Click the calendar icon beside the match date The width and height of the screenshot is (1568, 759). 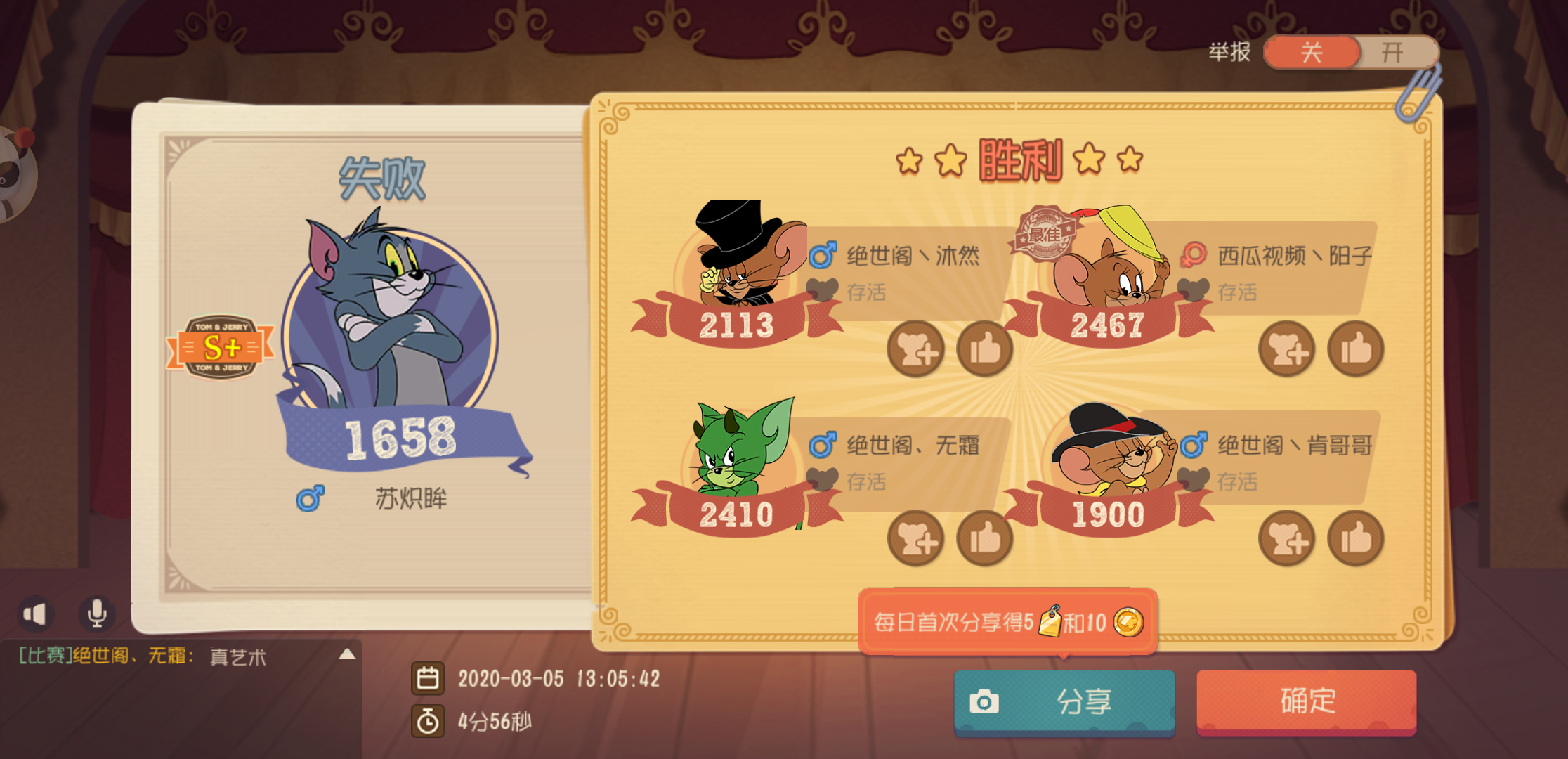pyautogui.click(x=429, y=679)
